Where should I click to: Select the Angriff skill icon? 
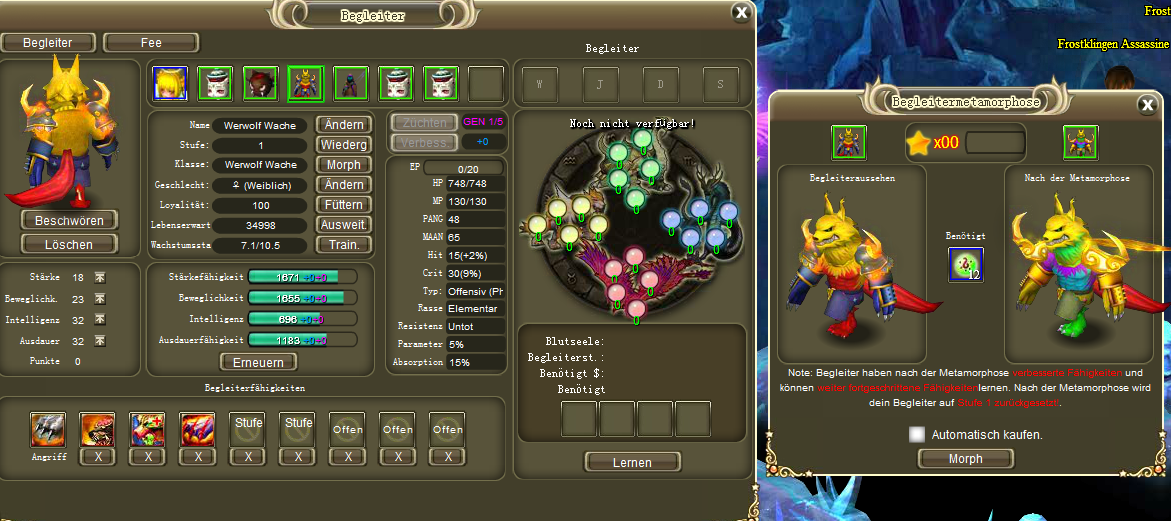48,430
